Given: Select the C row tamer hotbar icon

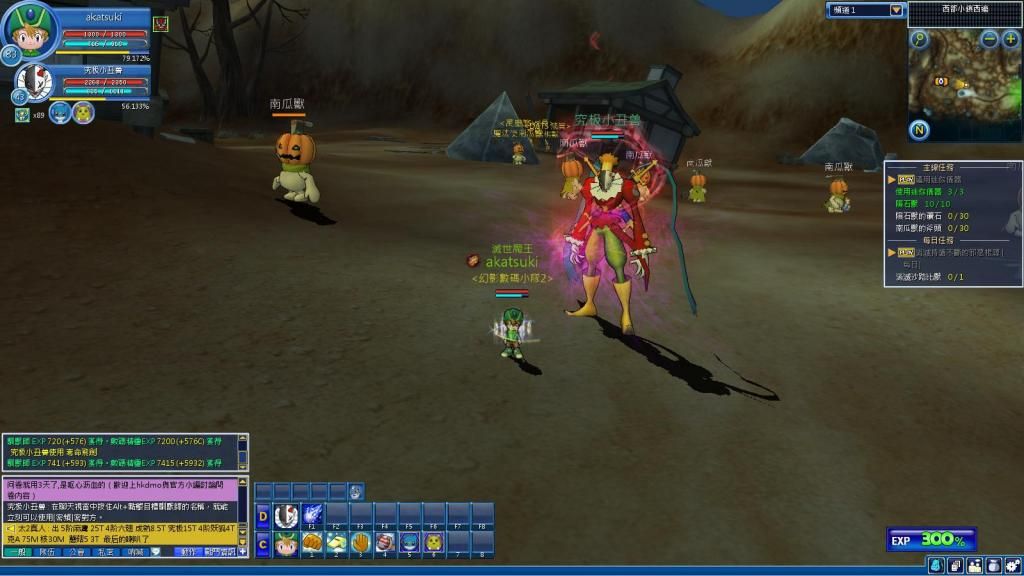Looking at the screenshot, I should [x=286, y=543].
